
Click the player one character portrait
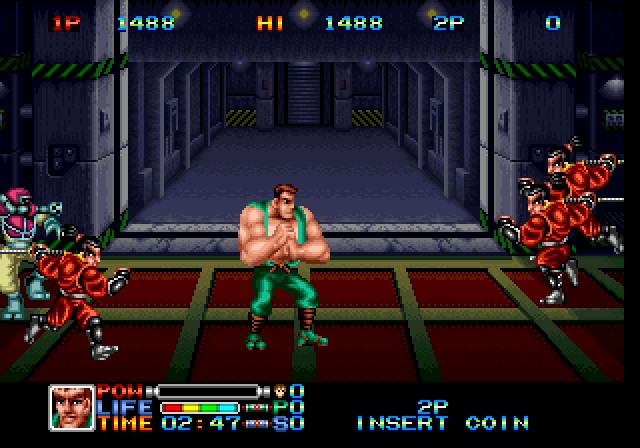point(71,407)
